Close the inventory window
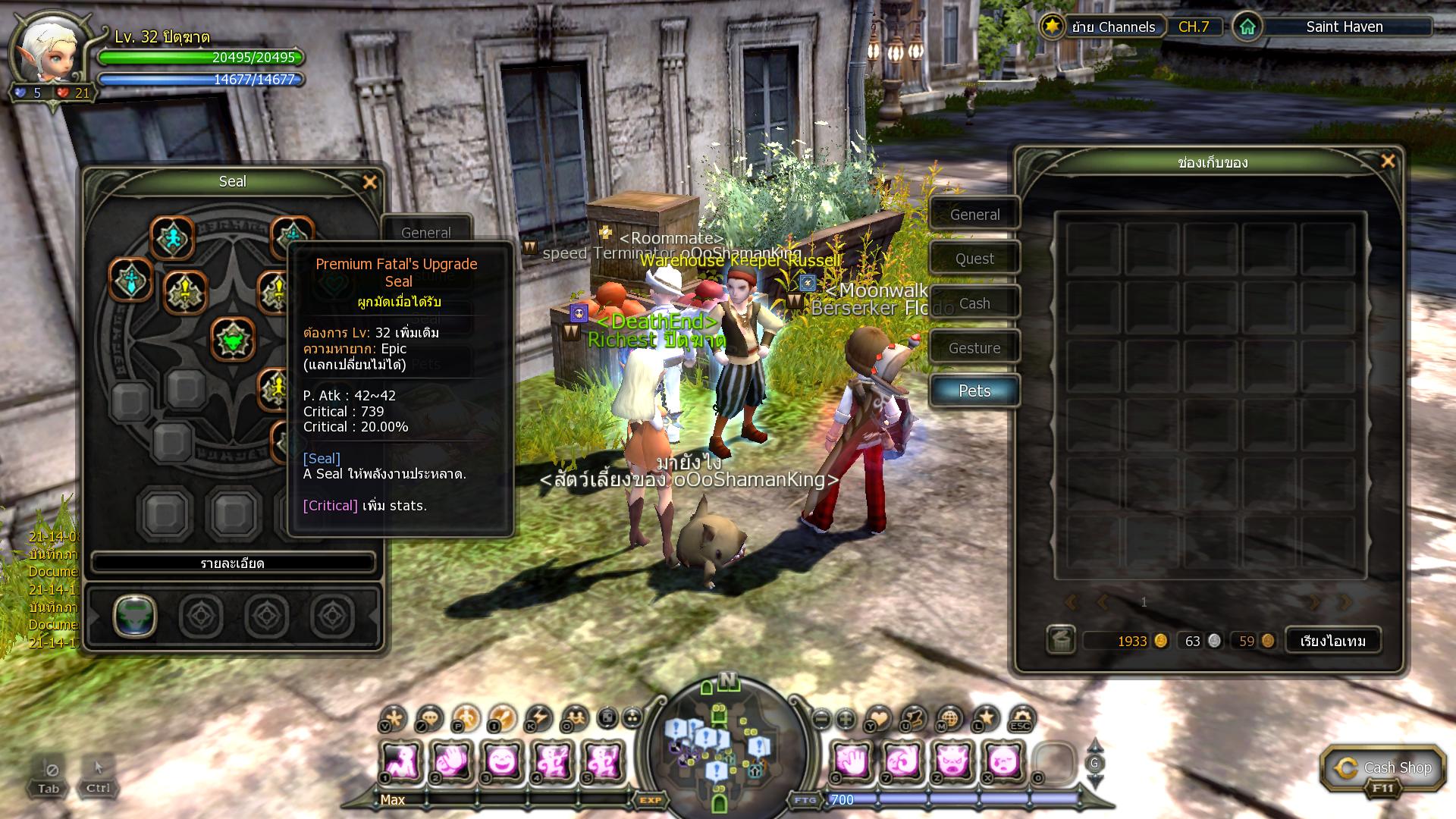 pos(1388,161)
